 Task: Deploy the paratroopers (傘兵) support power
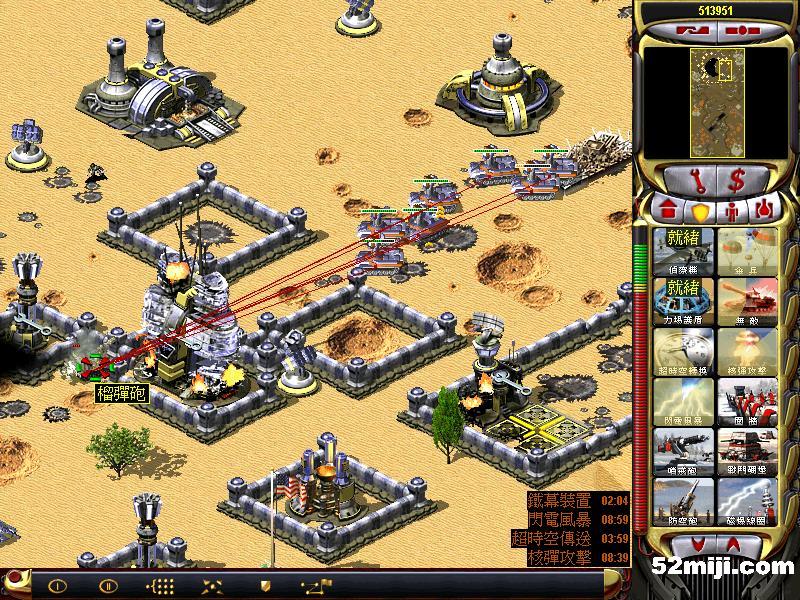pos(744,251)
